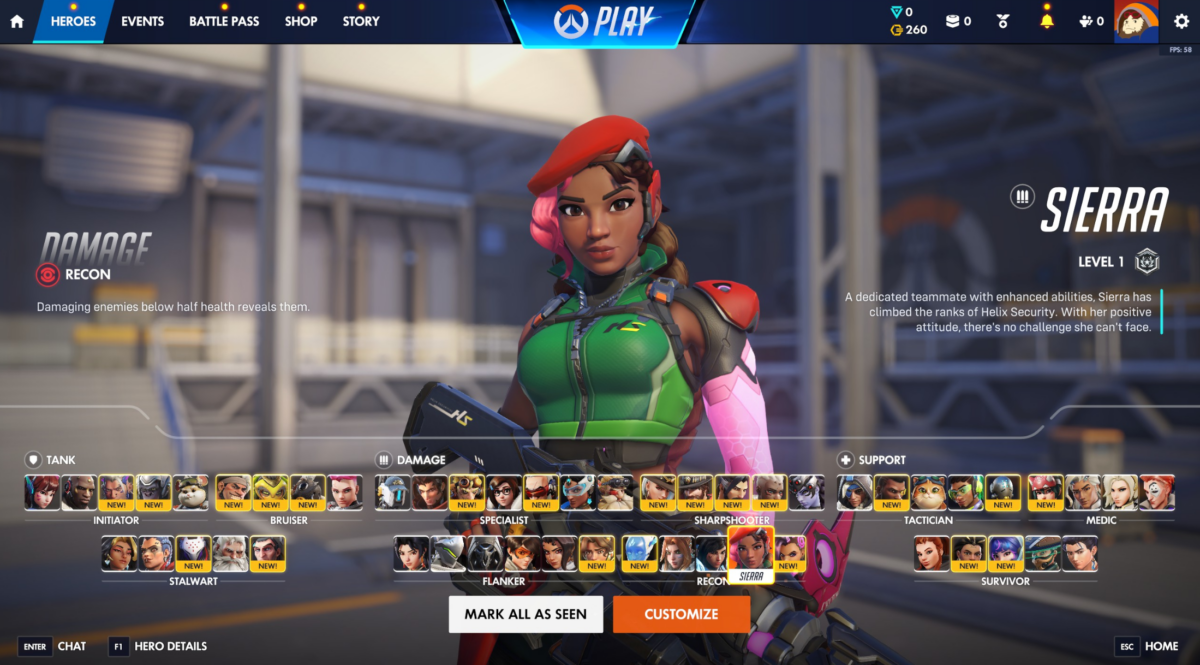The image size is (1200, 665).
Task: Select Lucio's green-visor portrait
Action: coord(965,492)
